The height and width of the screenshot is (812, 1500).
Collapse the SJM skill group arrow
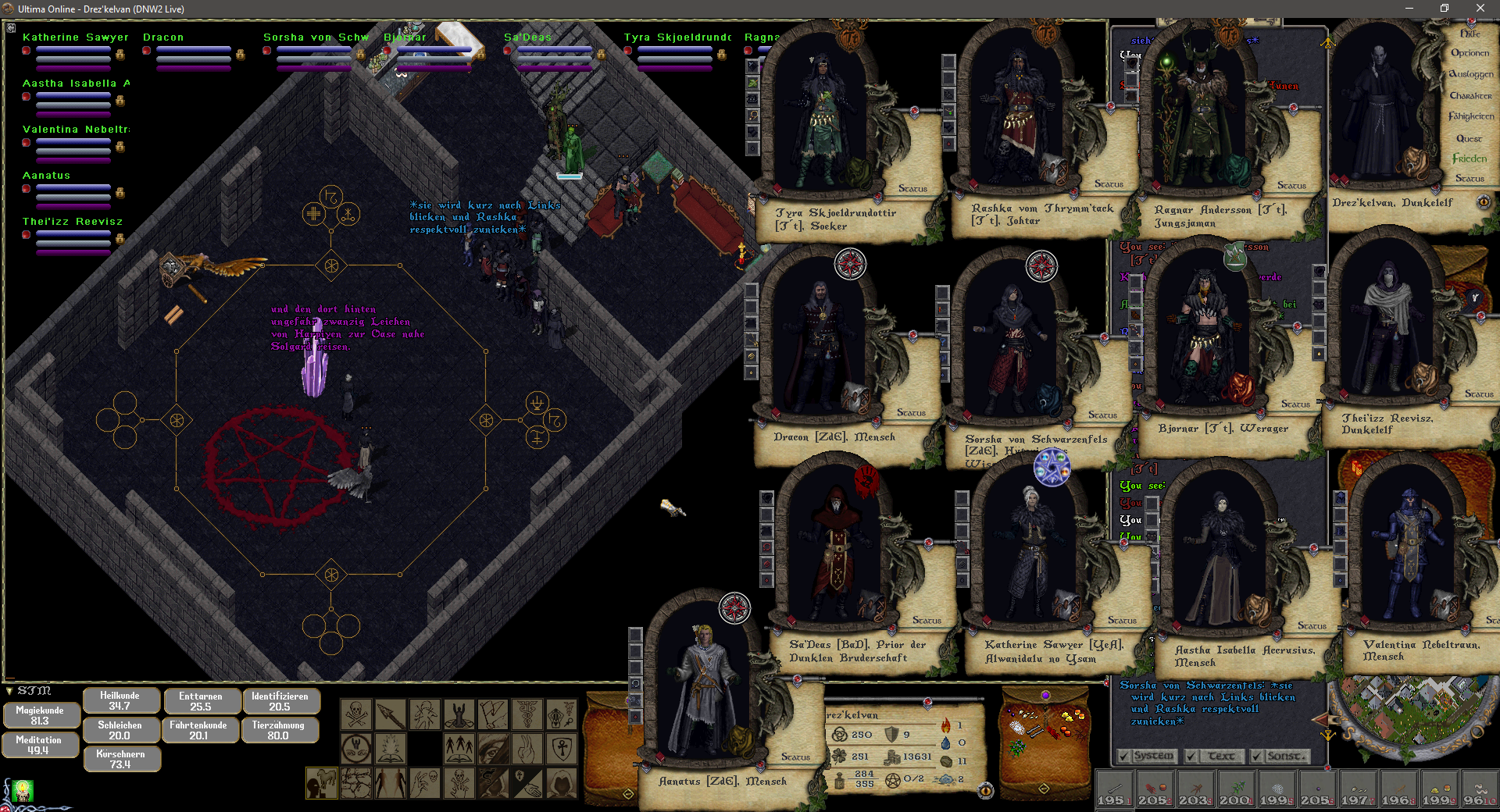[x=9, y=691]
